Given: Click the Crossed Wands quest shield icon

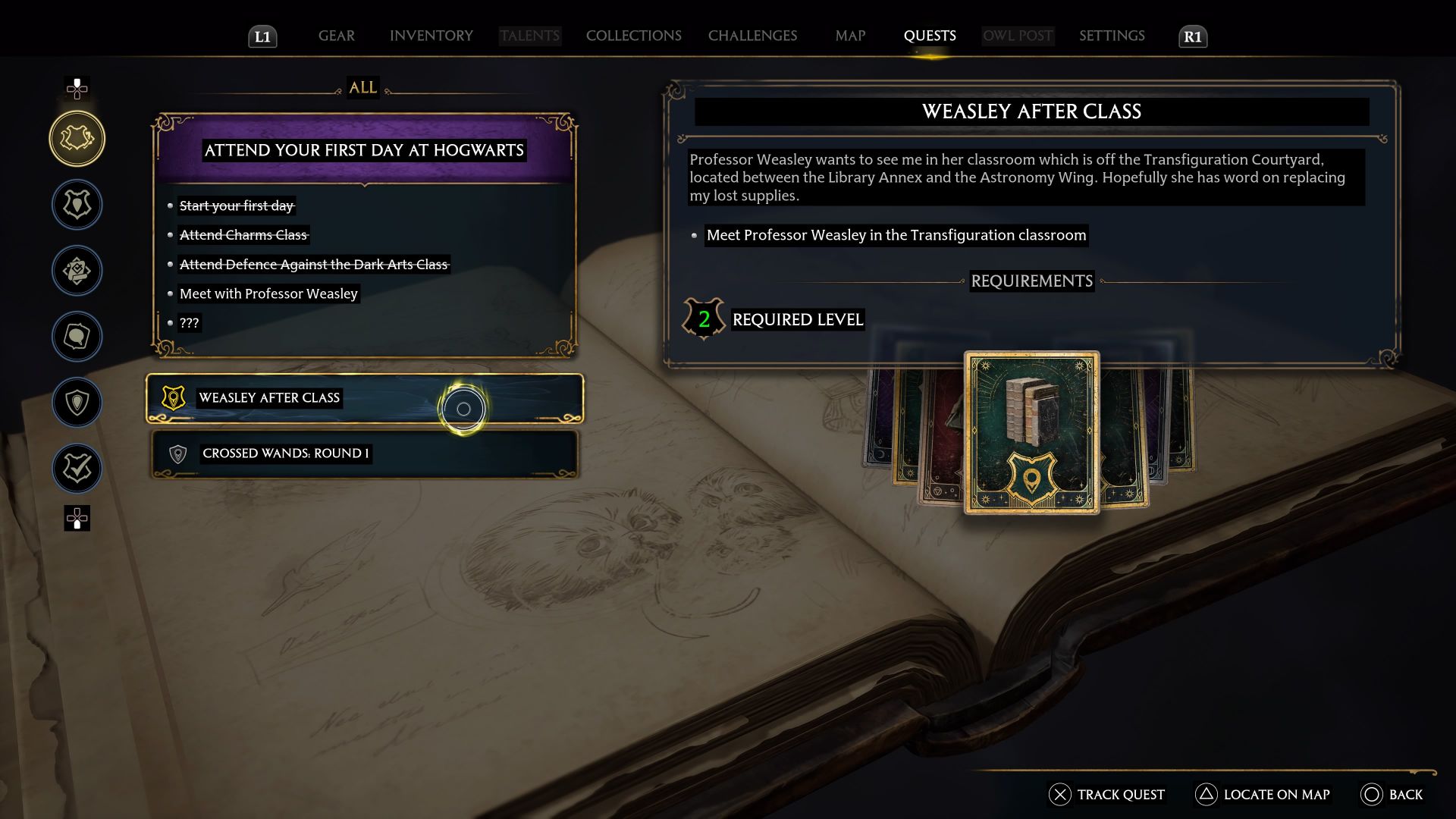Looking at the screenshot, I should click(x=177, y=454).
